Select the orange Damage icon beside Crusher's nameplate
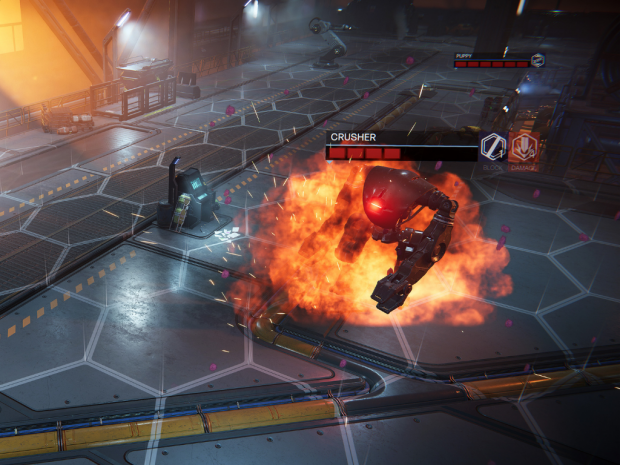The width and height of the screenshot is (620, 465). click(524, 147)
